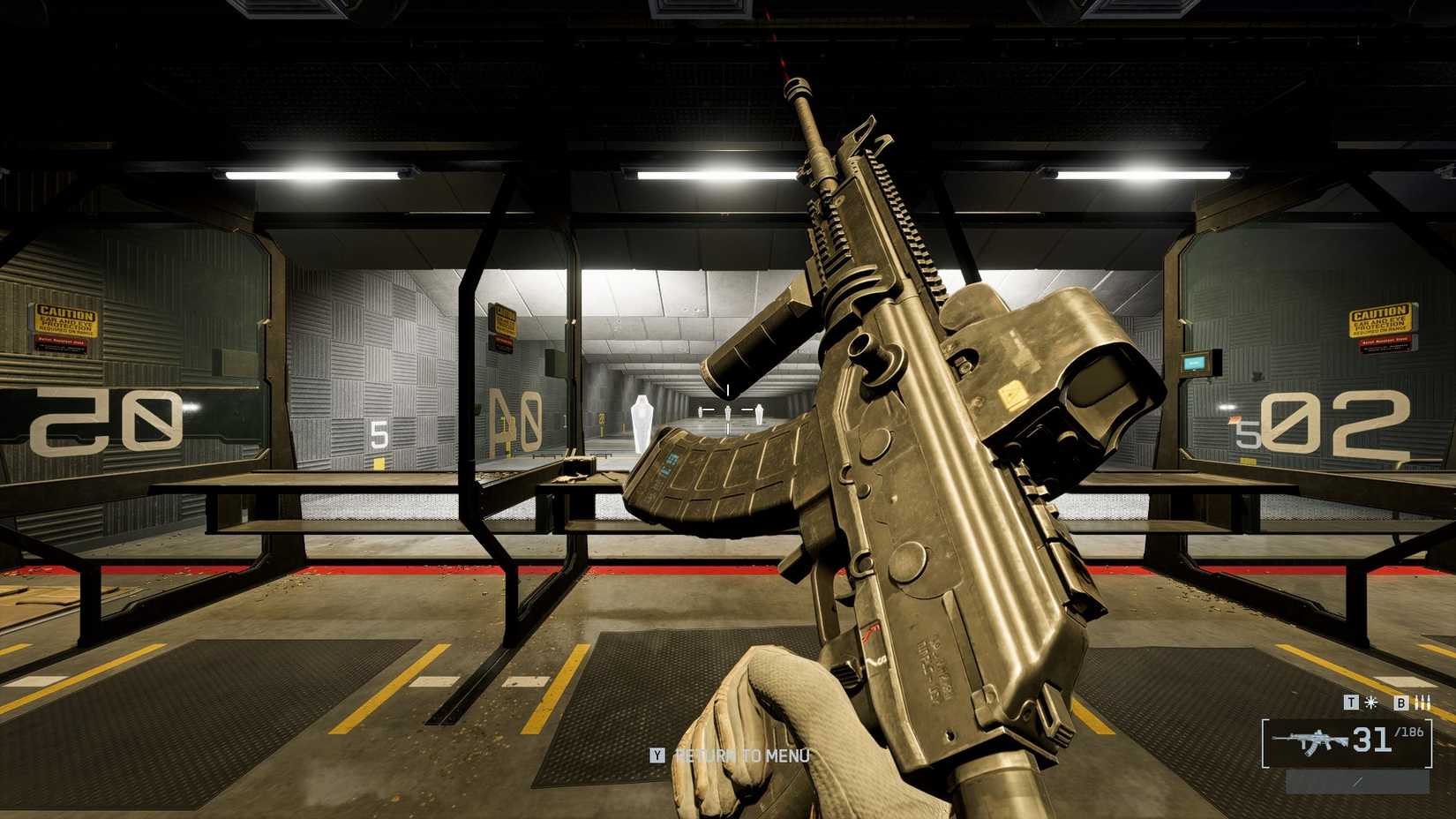This screenshot has width=1456, height=819.
Task: Click the weapon silhouette icon in the ammo HUD
Action: tap(1315, 740)
